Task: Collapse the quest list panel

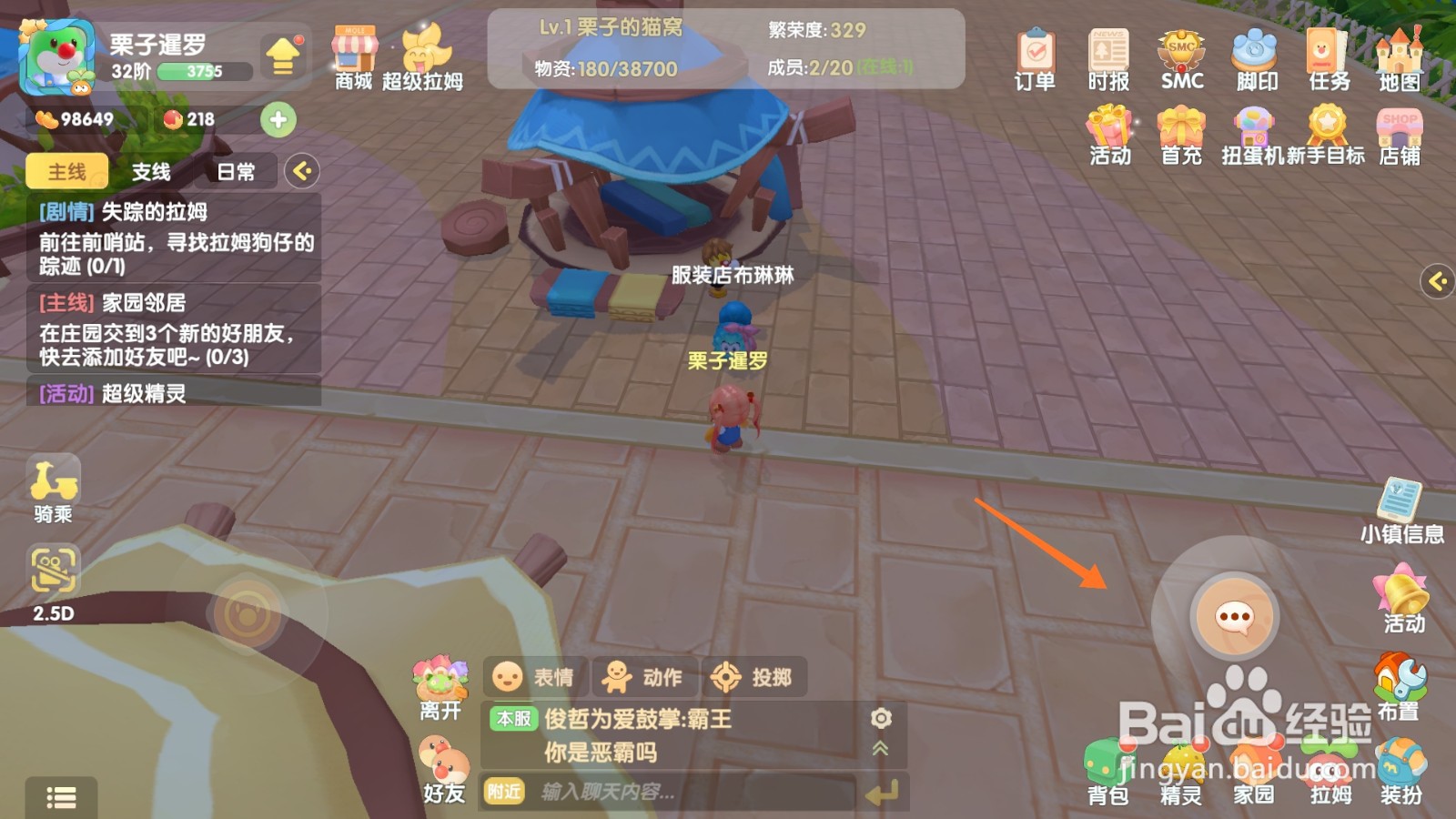Action: pyautogui.click(x=301, y=172)
